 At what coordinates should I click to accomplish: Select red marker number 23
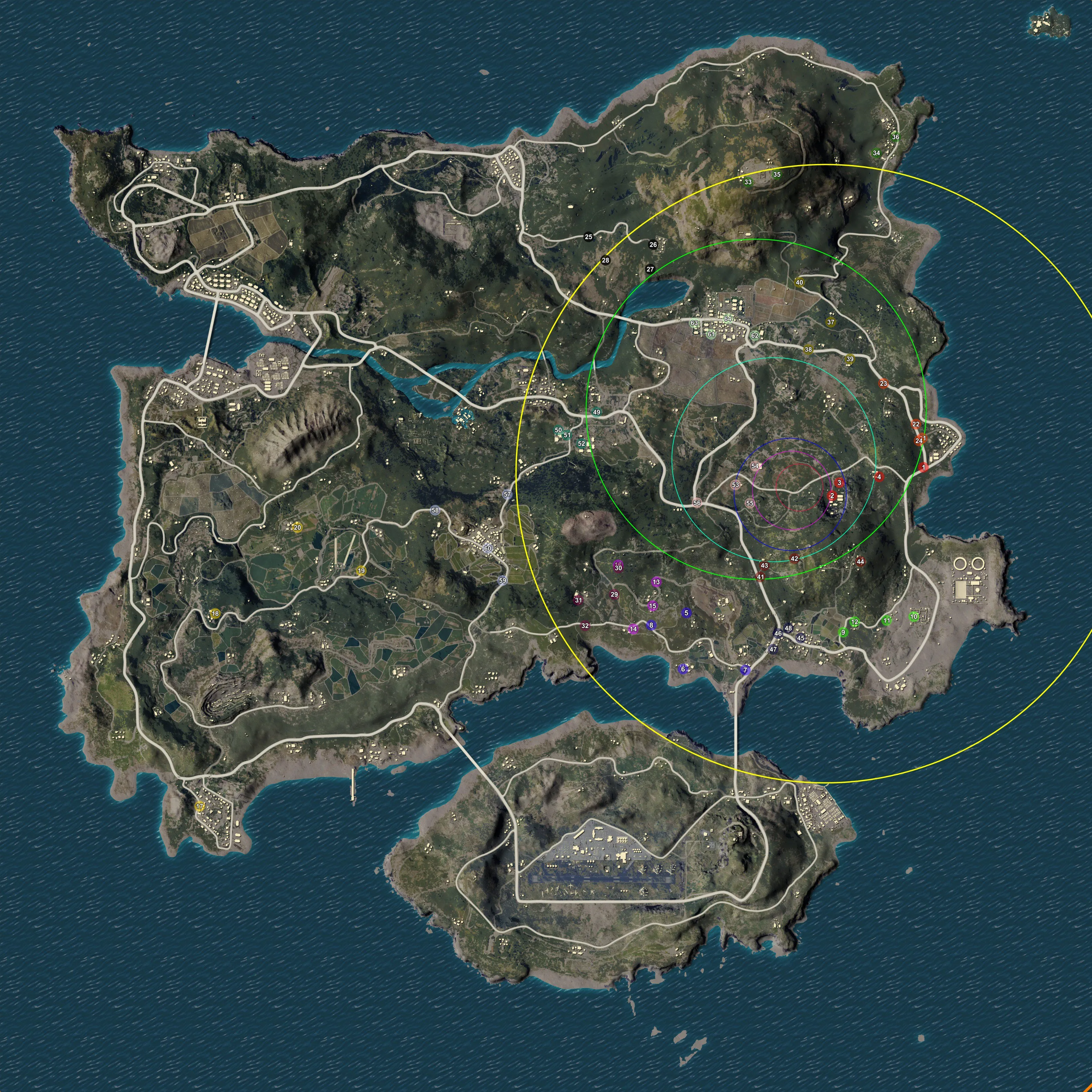883,384
